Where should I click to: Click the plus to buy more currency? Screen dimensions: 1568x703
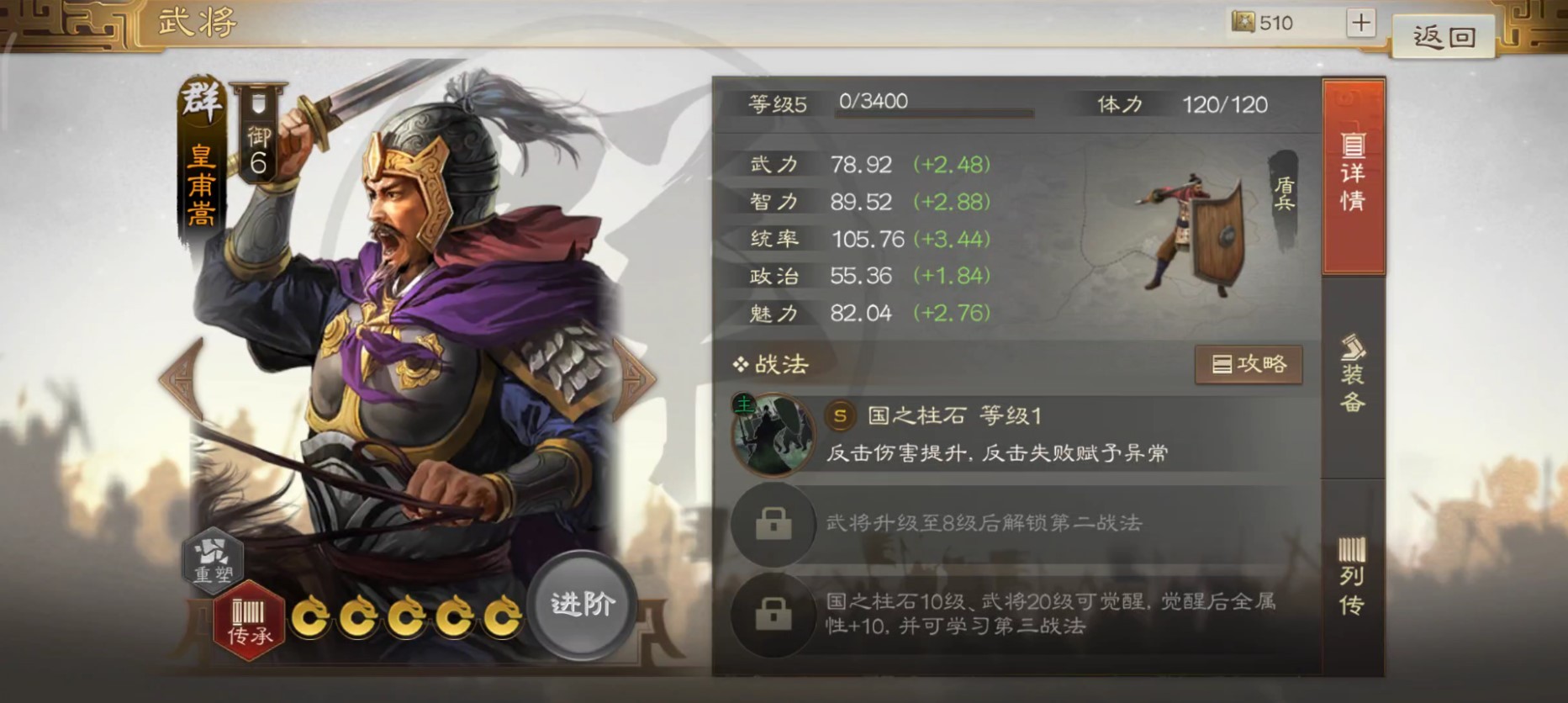[1360, 23]
